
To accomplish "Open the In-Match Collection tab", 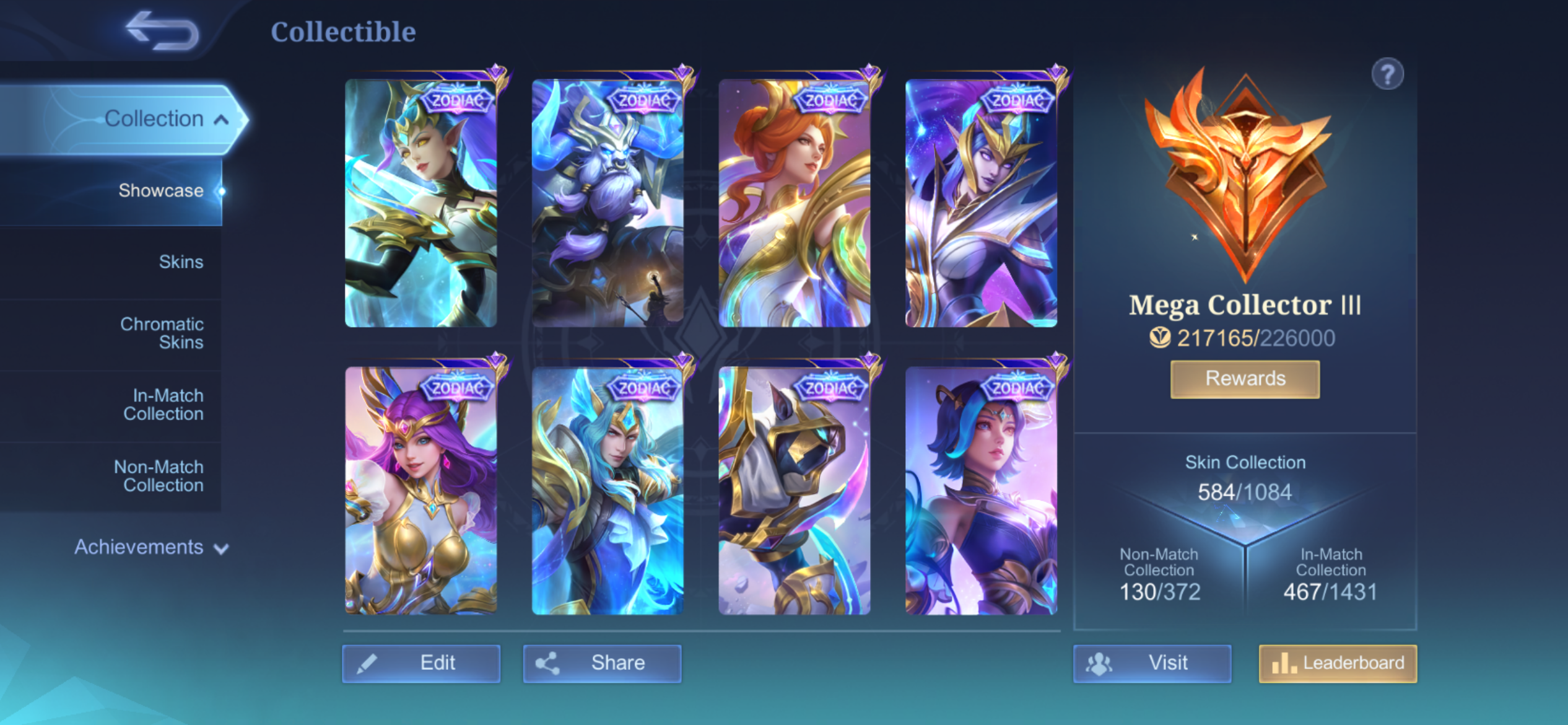I will click(x=163, y=405).
